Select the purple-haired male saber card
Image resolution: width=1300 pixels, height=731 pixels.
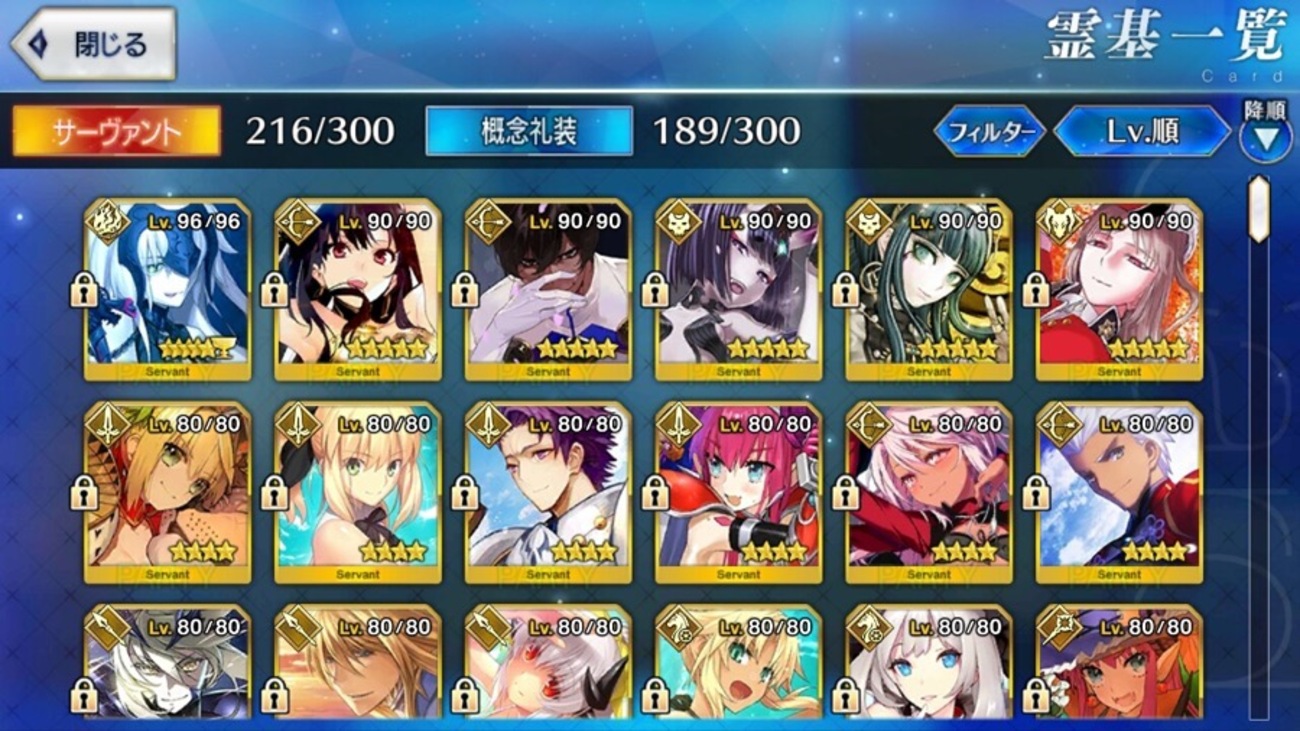point(548,492)
